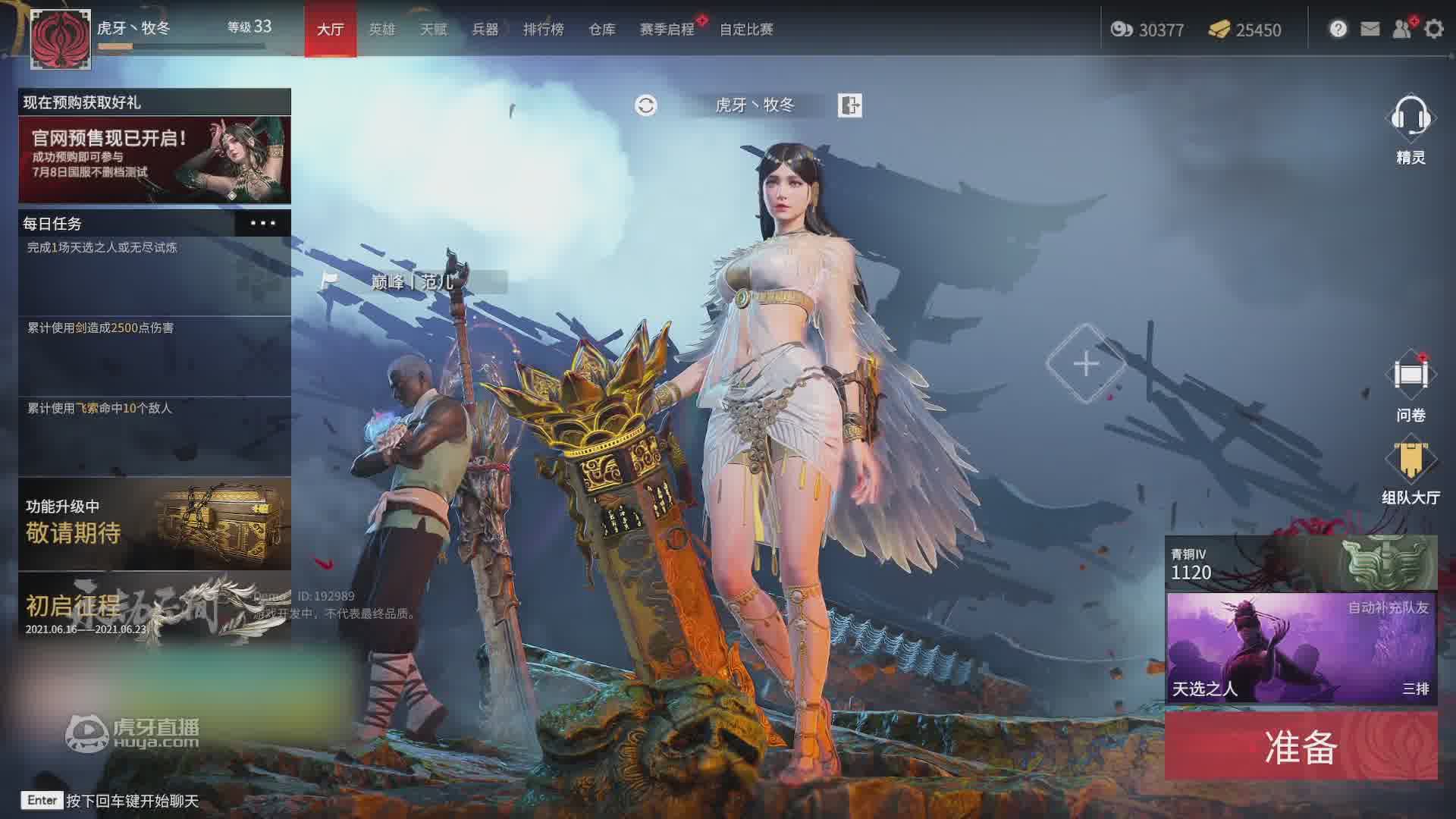Screen dimensions: 1456x819
Task: Add a teammate with the plus slot
Action: tap(1086, 363)
